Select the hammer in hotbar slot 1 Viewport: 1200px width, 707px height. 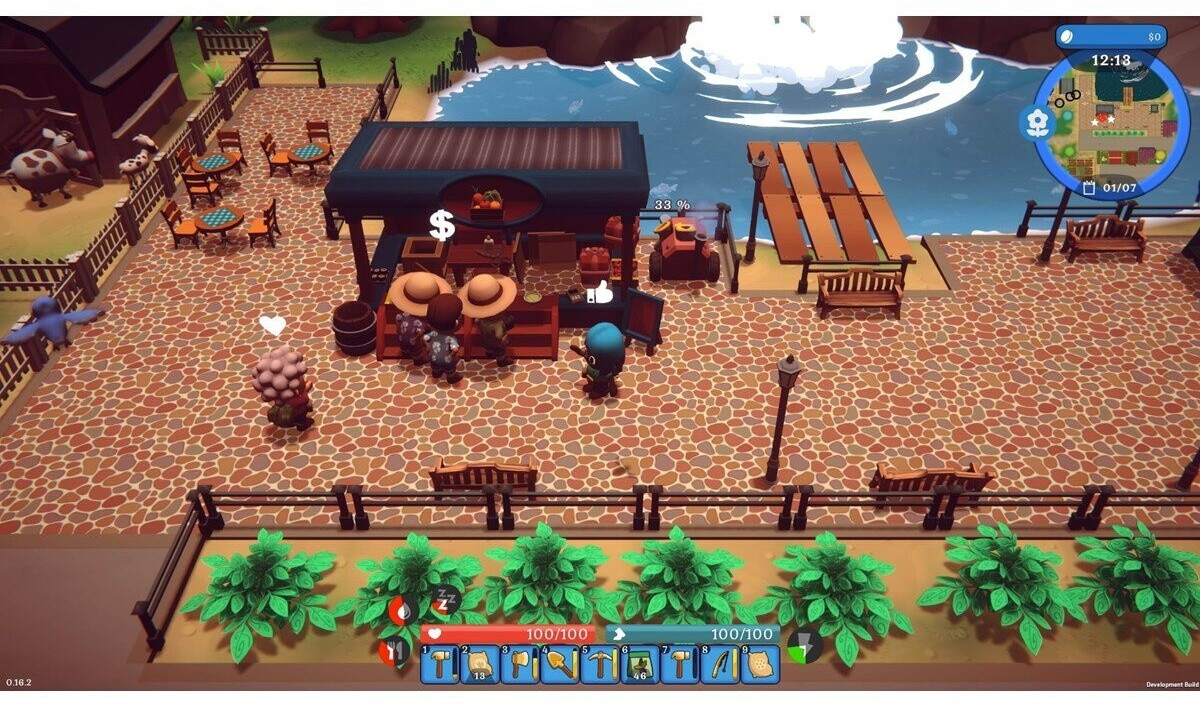point(440,664)
